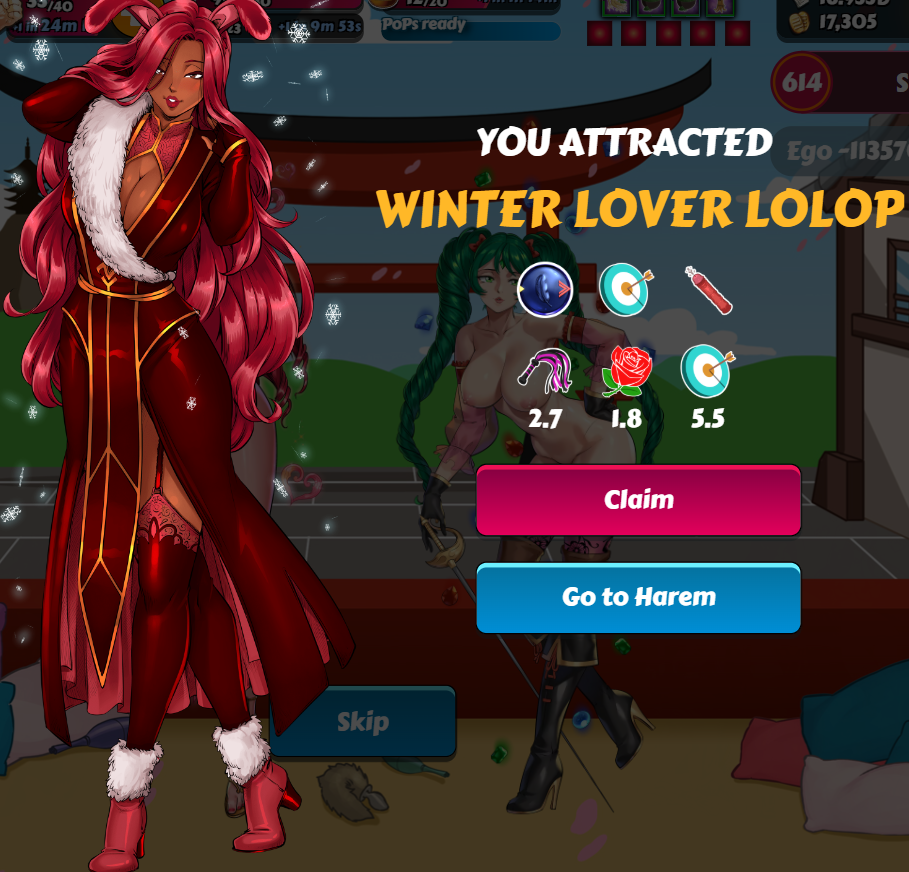
Task: Select the blue round element icon
Action: coord(545,289)
